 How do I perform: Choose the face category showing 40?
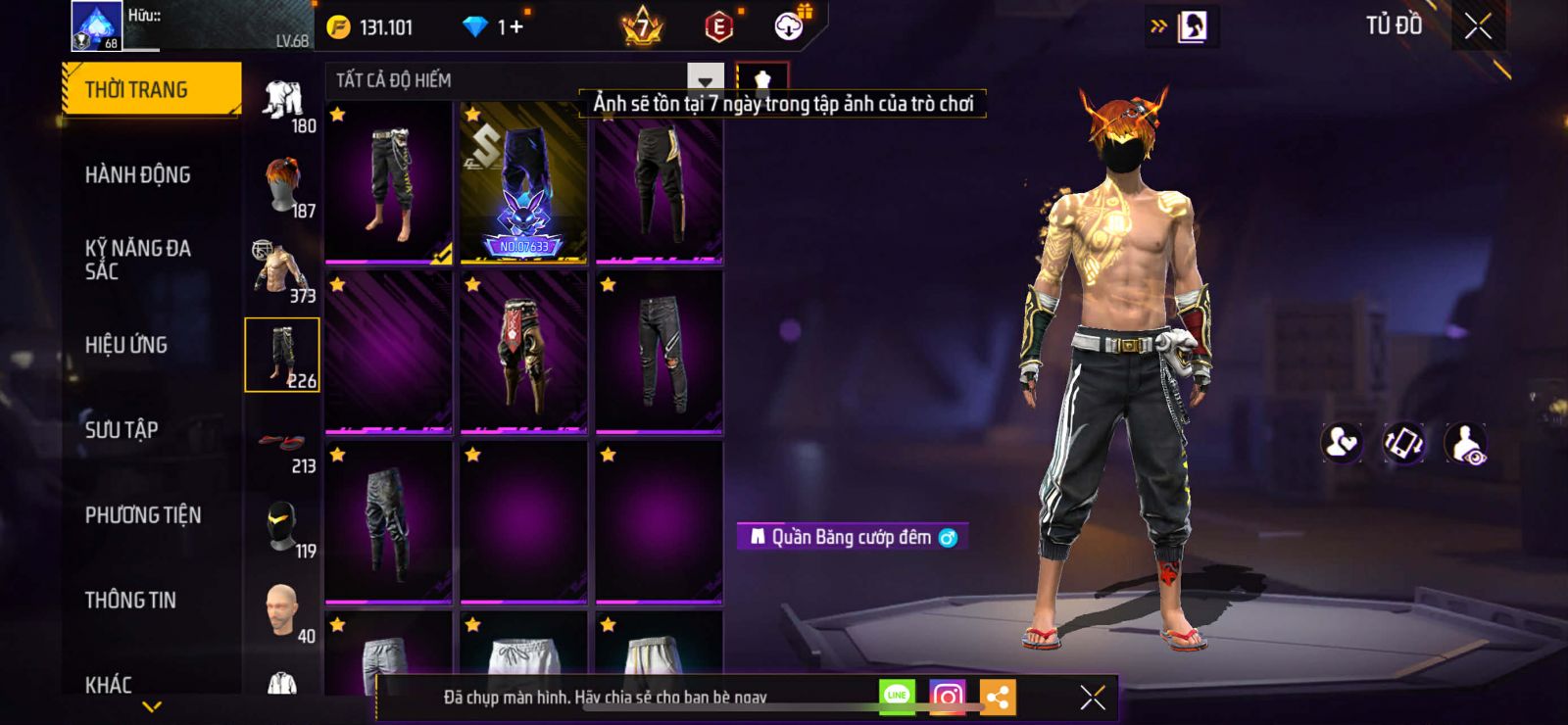pos(282,611)
